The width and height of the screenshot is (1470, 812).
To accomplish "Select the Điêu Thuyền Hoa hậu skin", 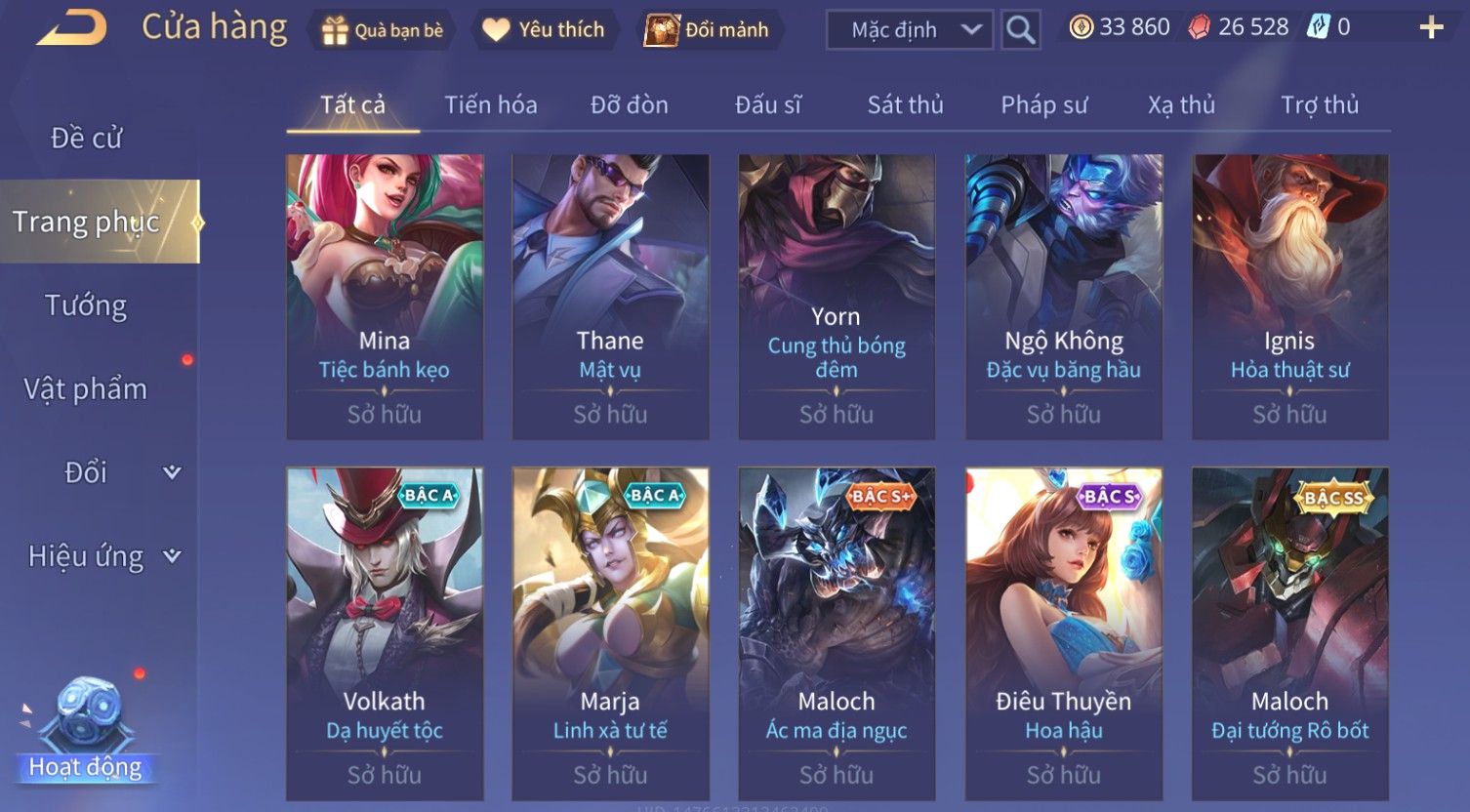I will click(x=1064, y=633).
